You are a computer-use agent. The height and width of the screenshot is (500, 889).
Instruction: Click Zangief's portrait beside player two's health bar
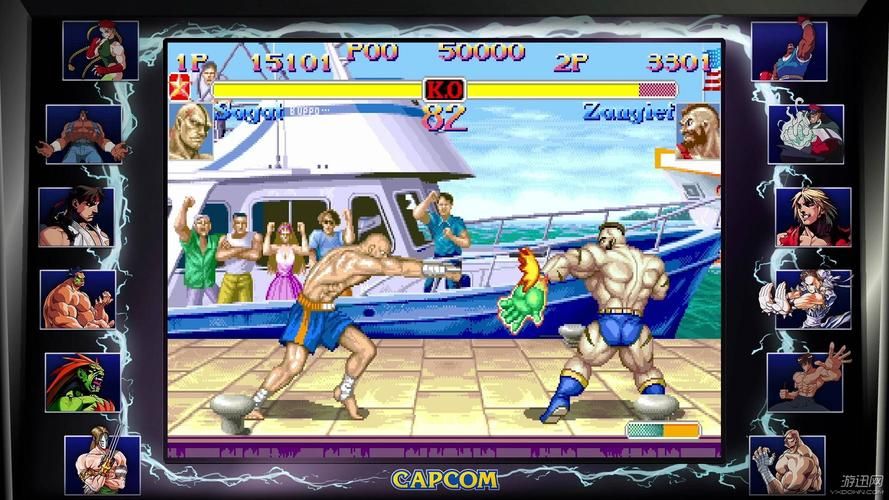pos(697,131)
